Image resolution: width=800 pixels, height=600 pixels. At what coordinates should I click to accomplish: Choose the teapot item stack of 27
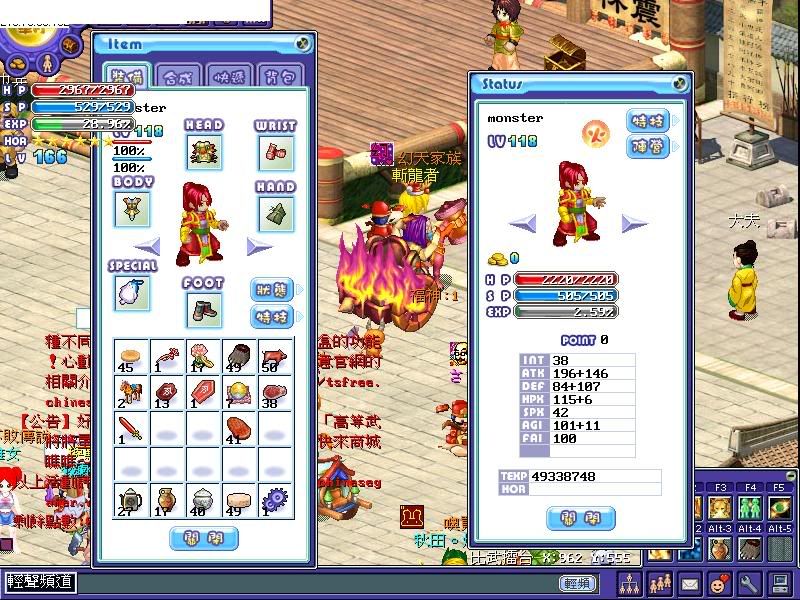coord(132,499)
